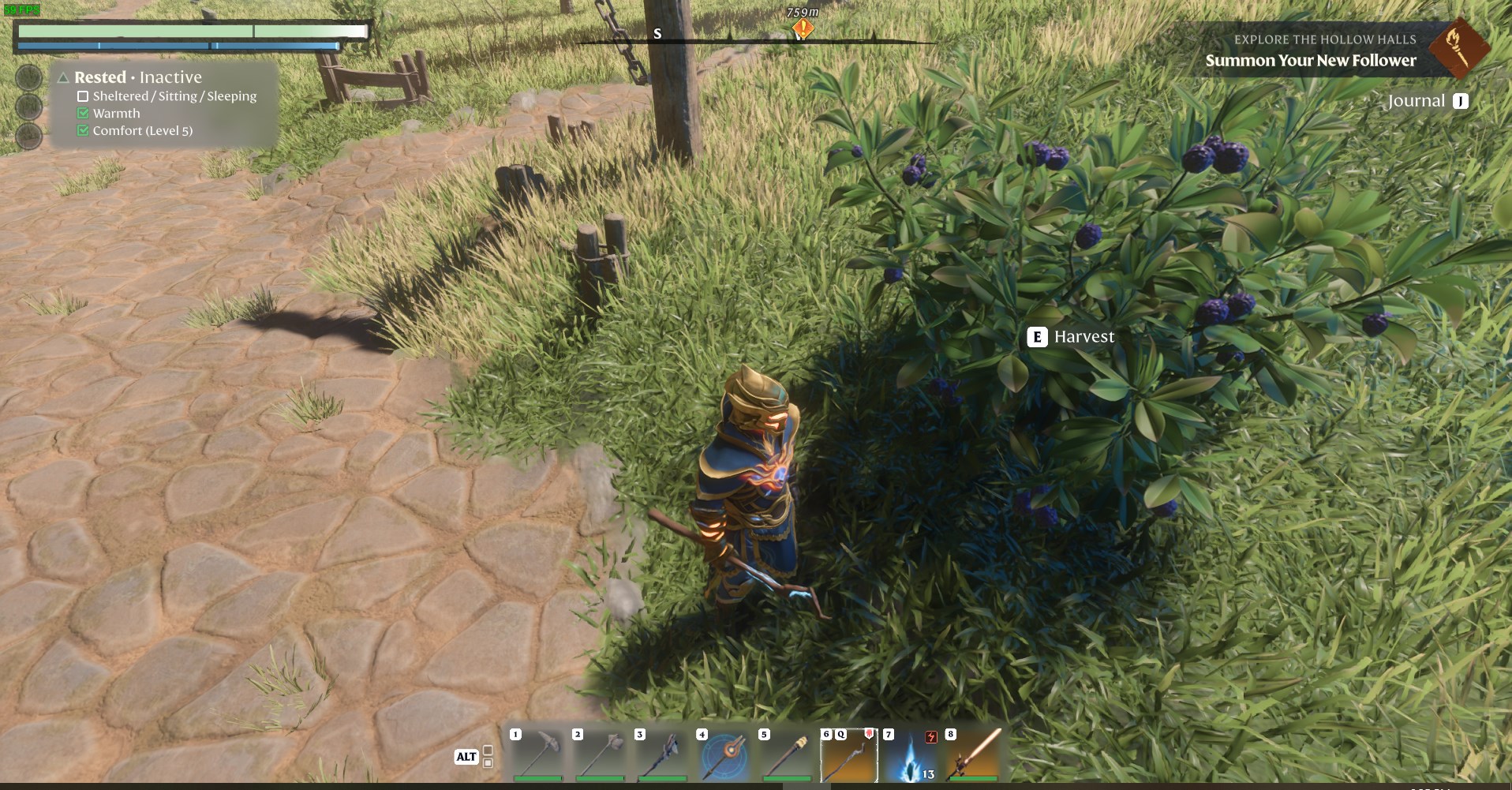Select the axe in hotbar slot 2

click(601, 754)
